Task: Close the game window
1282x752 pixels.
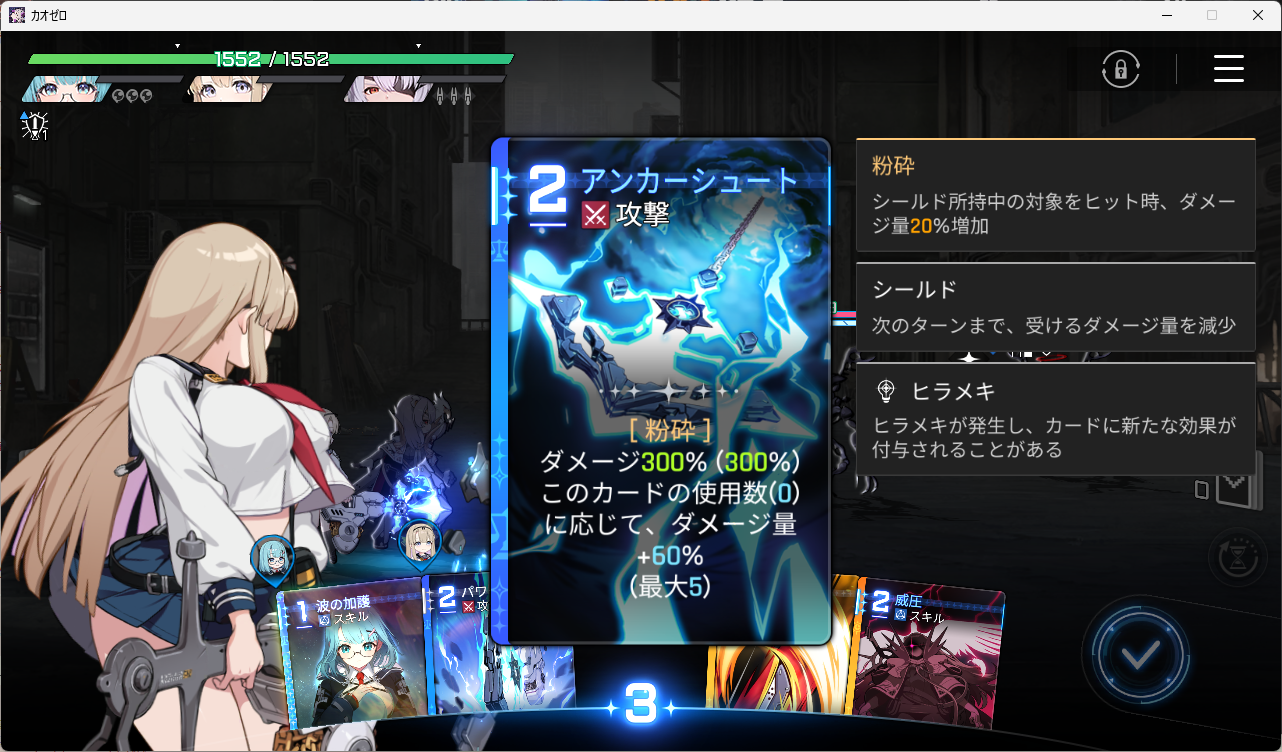Action: tap(1257, 15)
